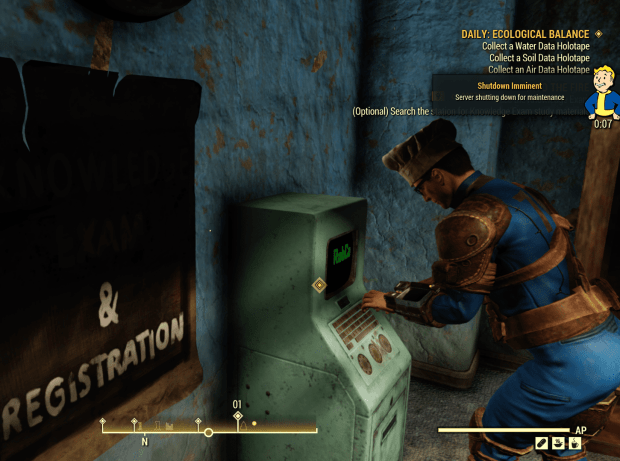This screenshot has width=620, height=461.
Task: Select the diamond quest marker on the terminal
Action: tap(320, 285)
